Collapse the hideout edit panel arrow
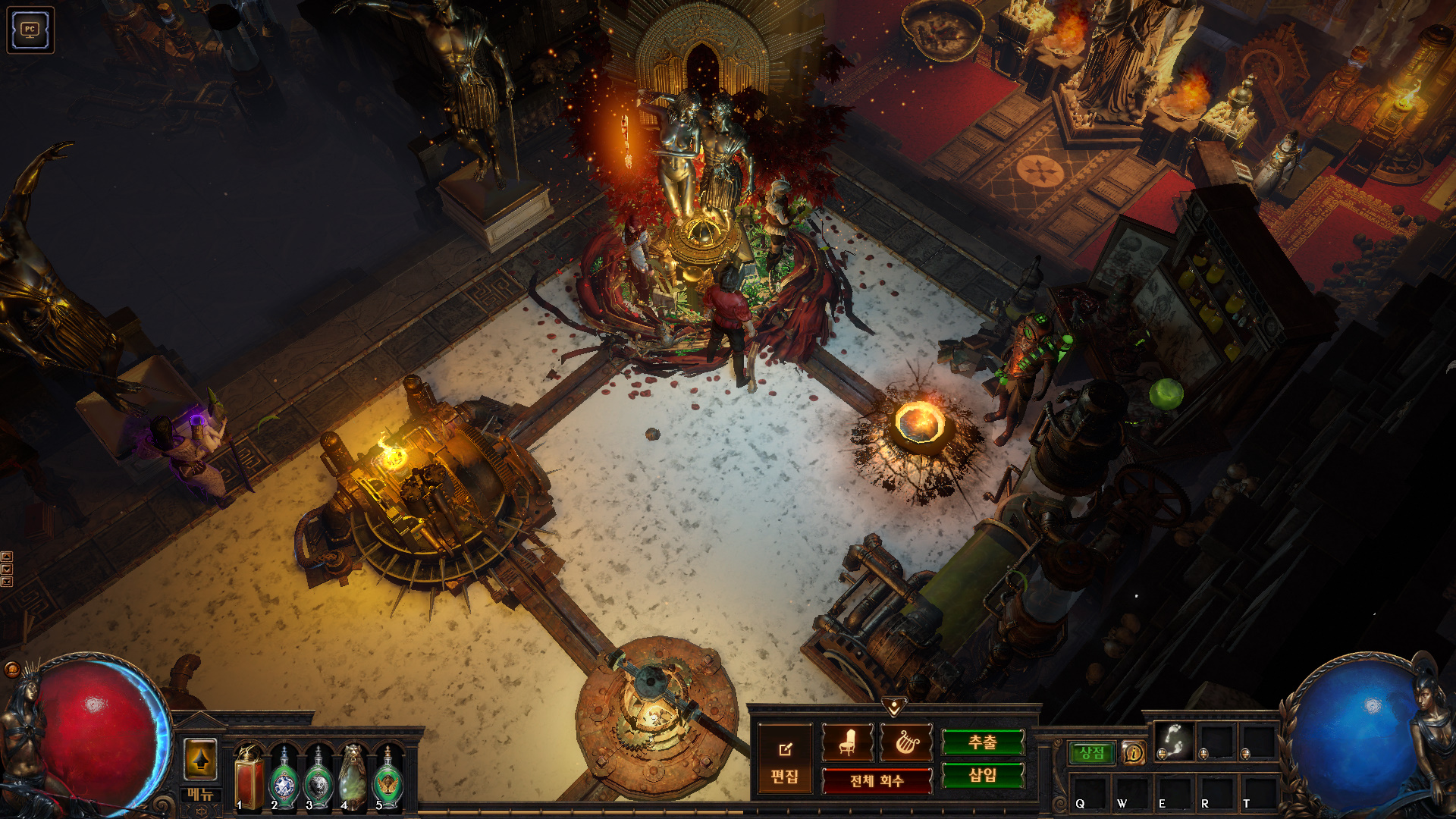Image resolution: width=1456 pixels, height=819 pixels. (894, 707)
